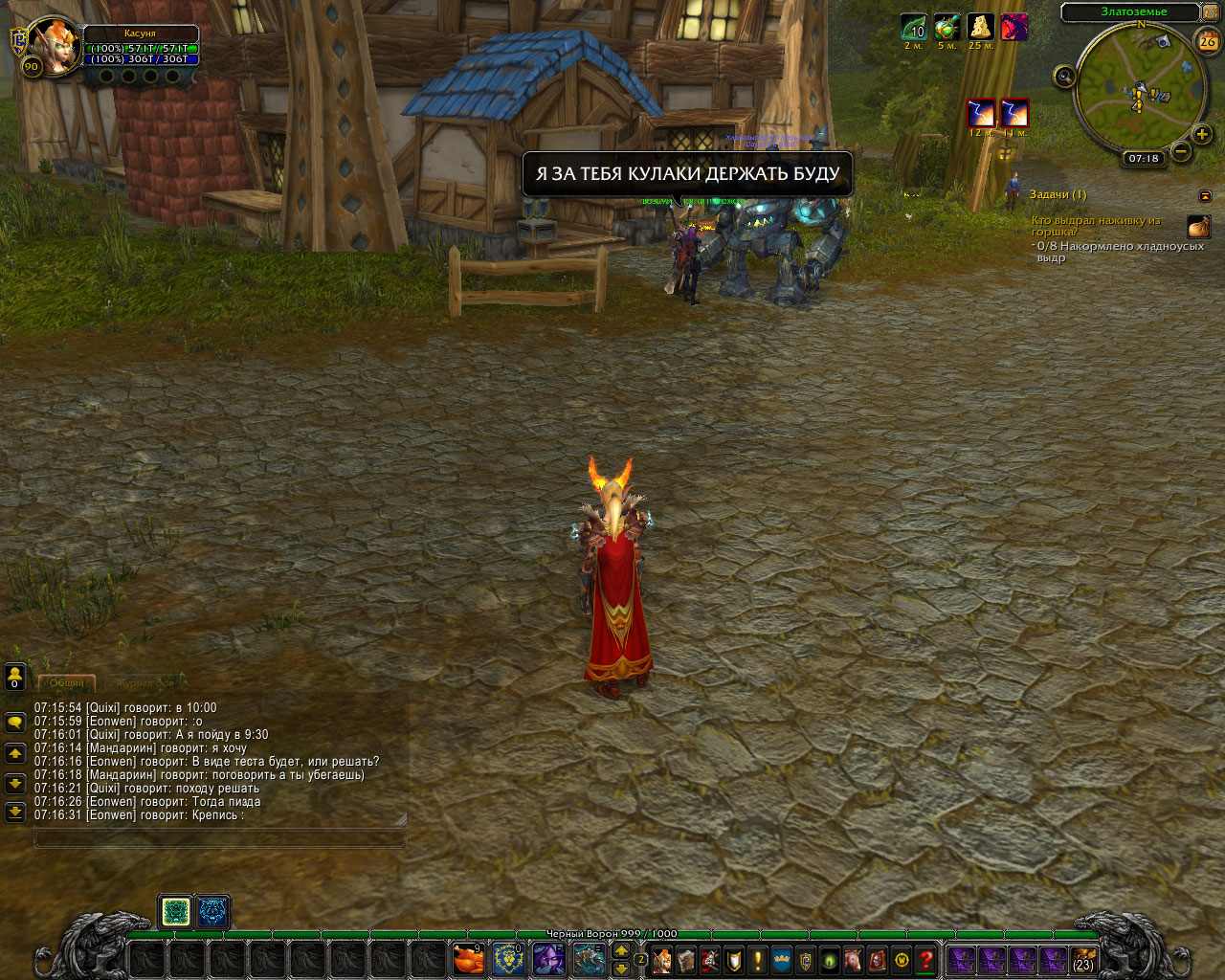
Task: Click the player portrait of Касуня
Action: 53,44
